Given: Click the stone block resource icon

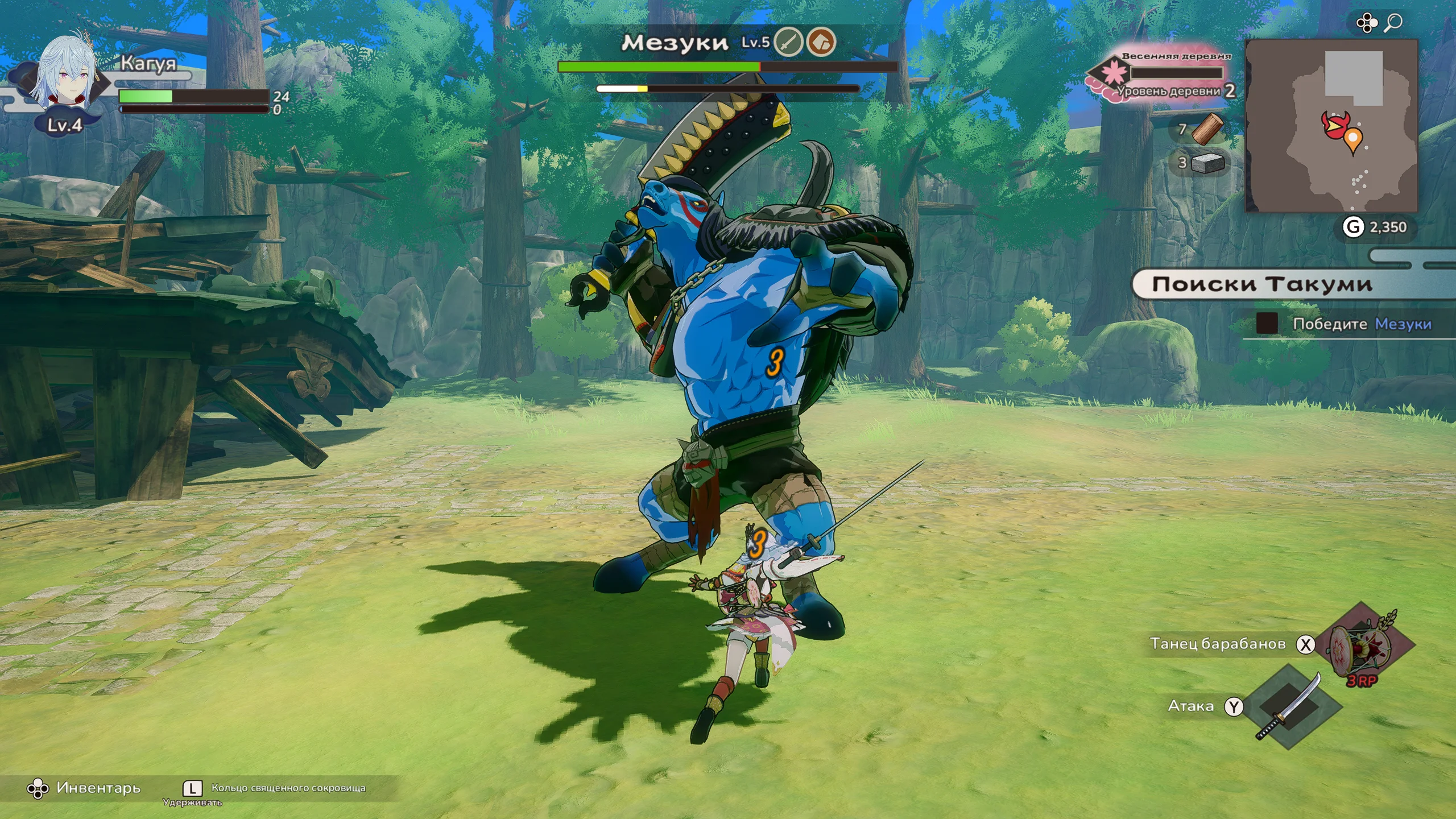Looking at the screenshot, I should pos(1207,163).
